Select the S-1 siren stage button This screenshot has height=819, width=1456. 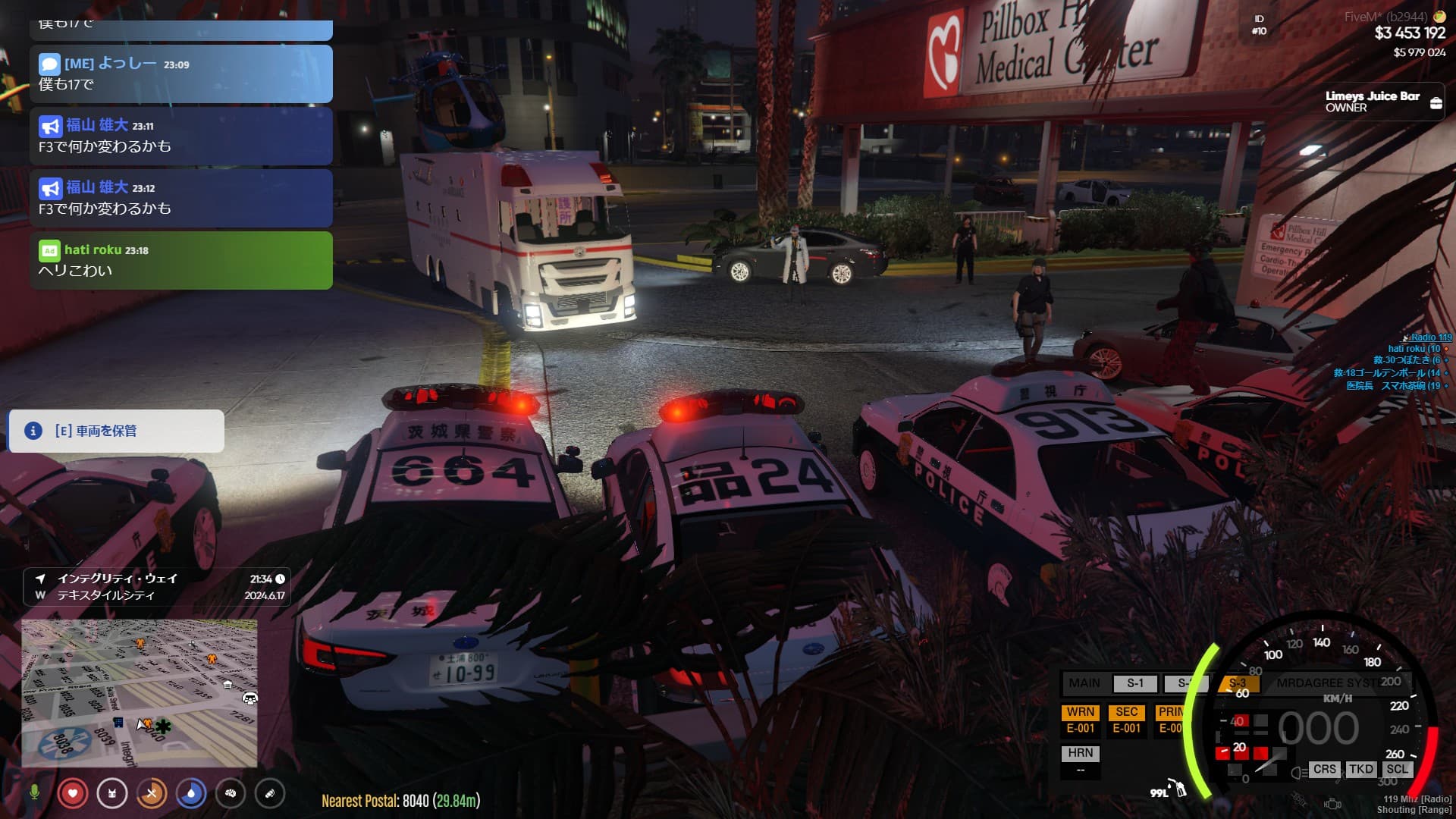pyautogui.click(x=1134, y=683)
